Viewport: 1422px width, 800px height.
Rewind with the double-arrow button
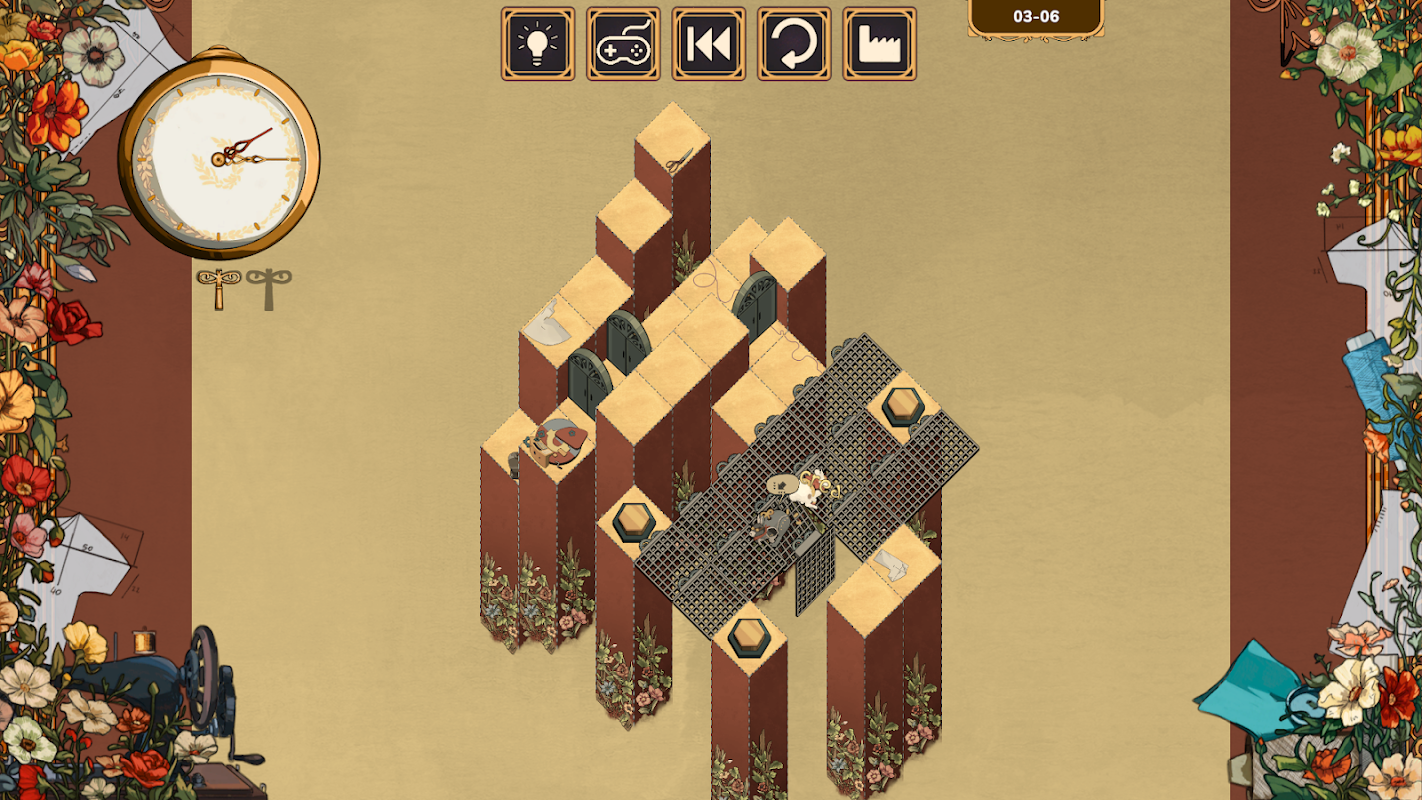(708, 44)
